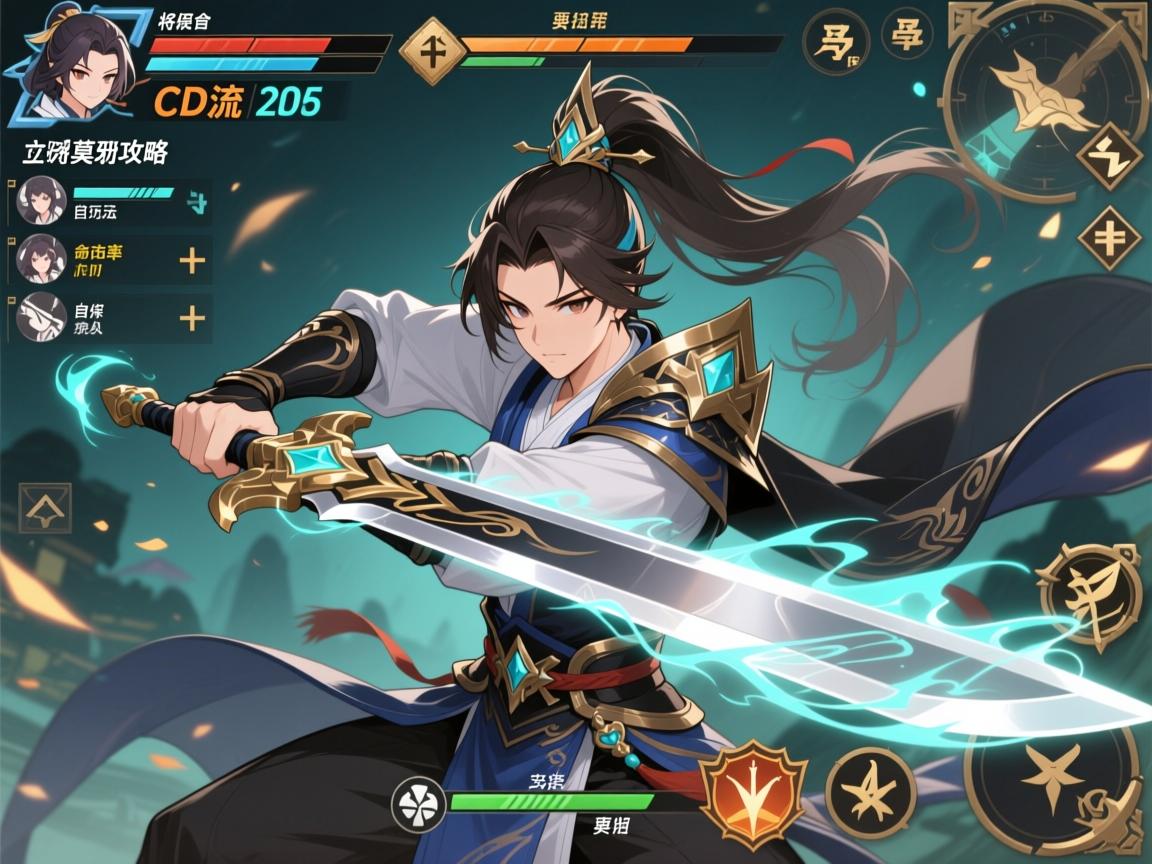Click the diamond emblem beside the orange bar
This screenshot has width=1152, height=864.
click(432, 50)
